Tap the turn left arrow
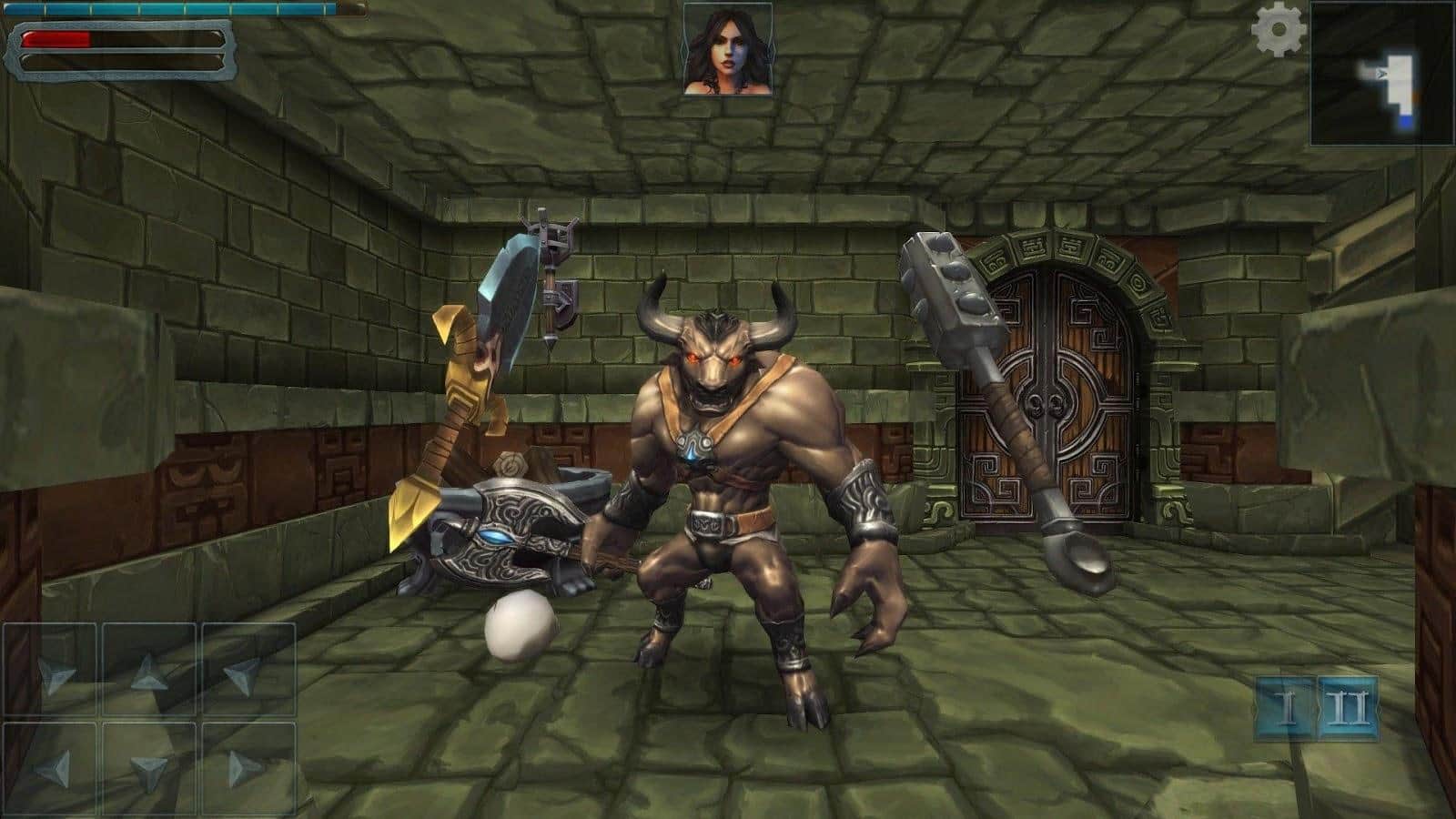Image resolution: width=1456 pixels, height=819 pixels. (51, 672)
